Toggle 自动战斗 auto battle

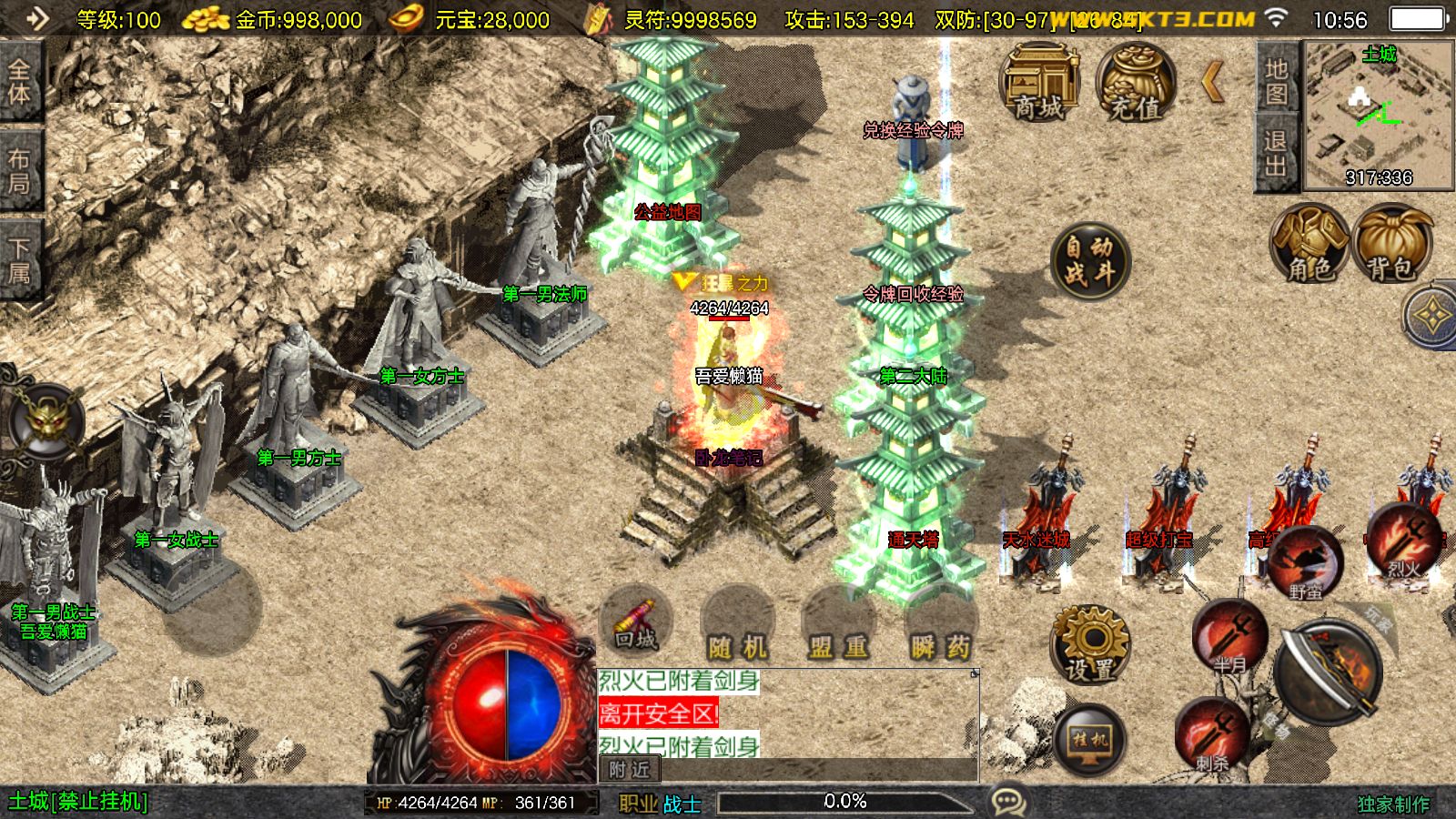1089,260
